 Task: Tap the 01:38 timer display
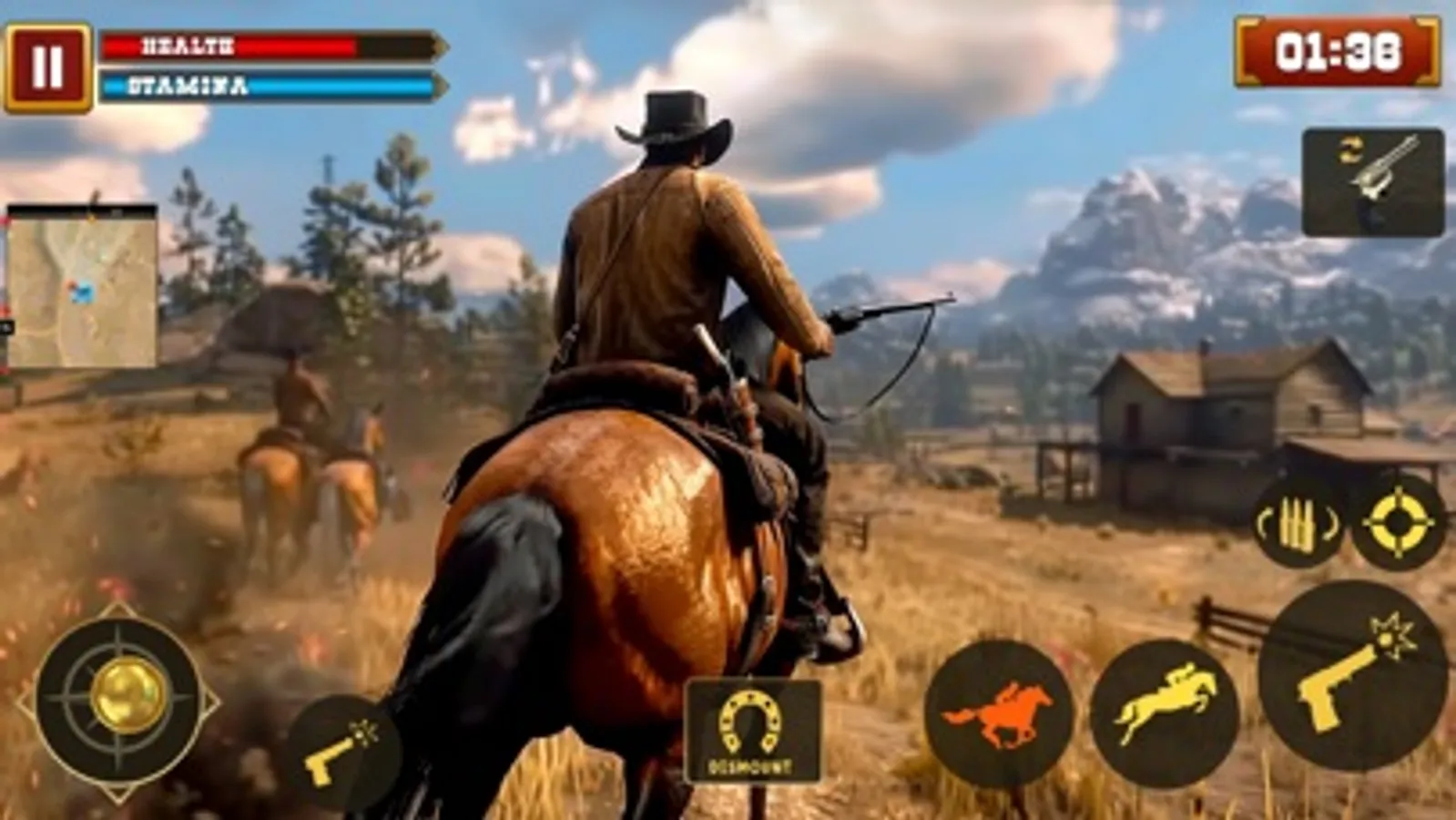point(1334,53)
